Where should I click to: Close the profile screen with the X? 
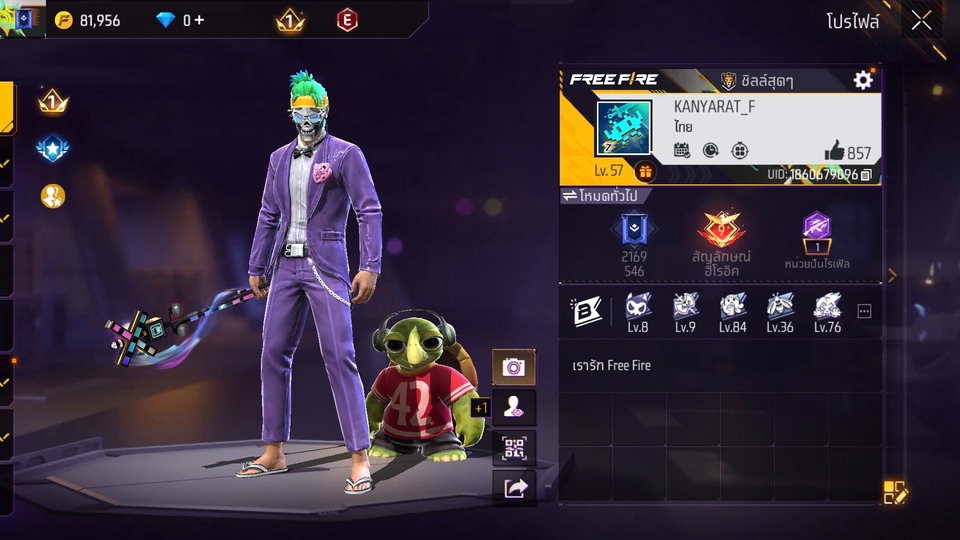[x=921, y=20]
